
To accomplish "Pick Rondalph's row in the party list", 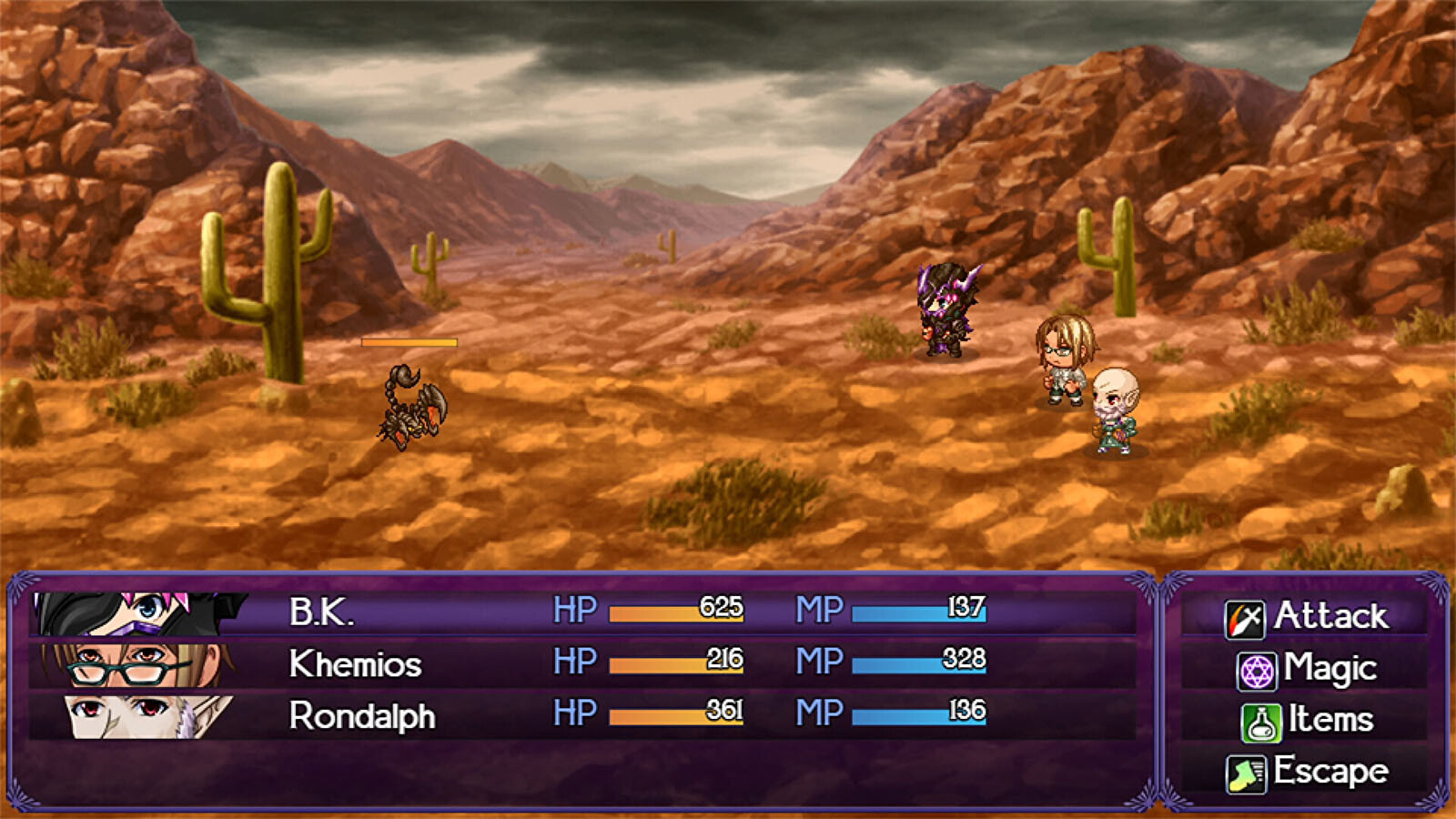I will pyautogui.click(x=582, y=715).
